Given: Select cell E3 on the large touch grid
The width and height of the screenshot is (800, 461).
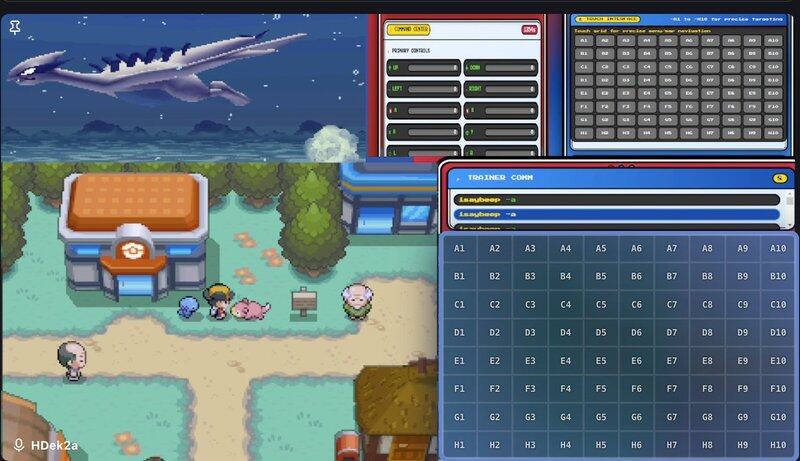Looking at the screenshot, I should click(x=530, y=361).
